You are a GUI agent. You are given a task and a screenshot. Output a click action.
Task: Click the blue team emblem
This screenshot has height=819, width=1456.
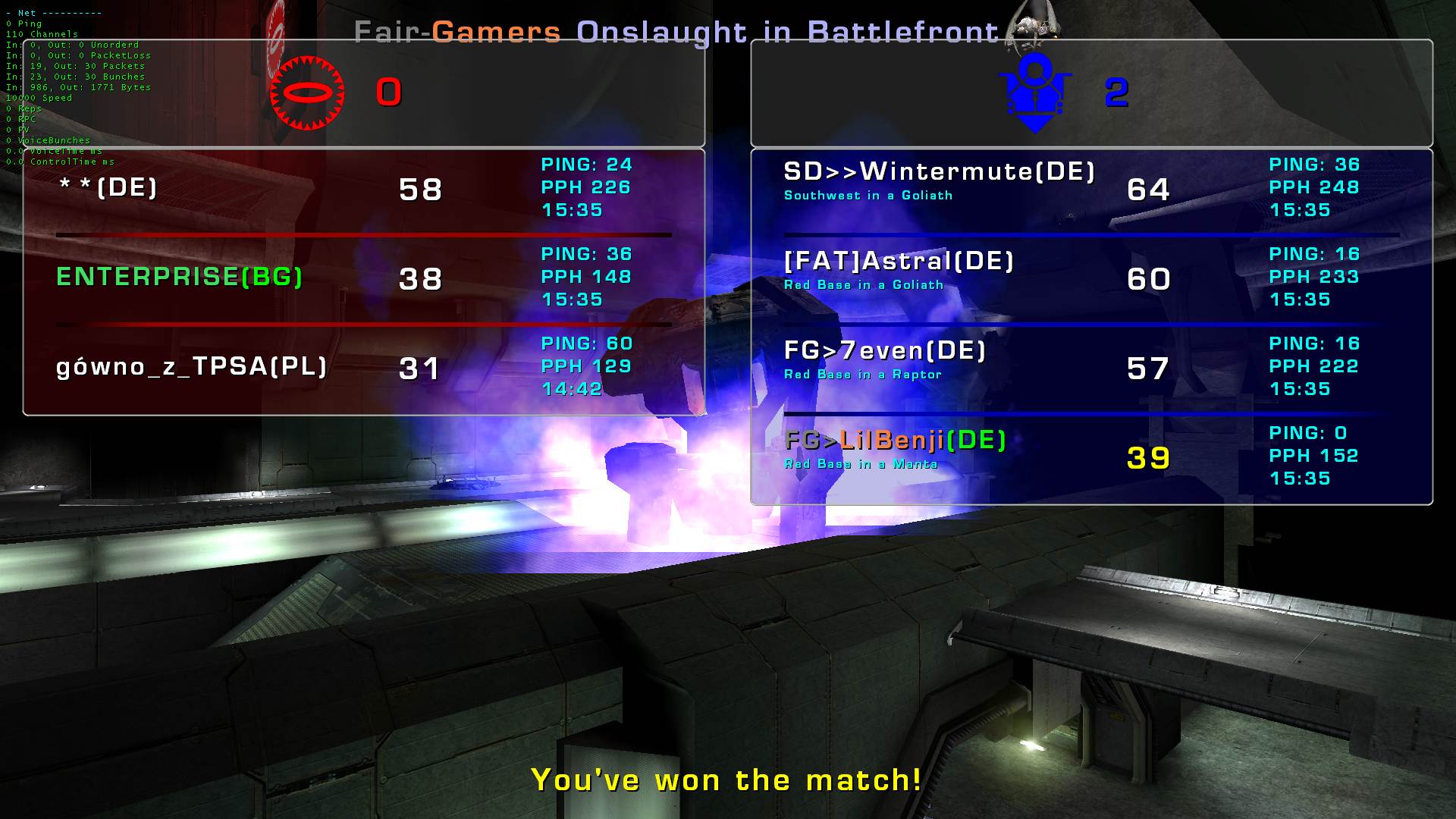(x=1035, y=93)
